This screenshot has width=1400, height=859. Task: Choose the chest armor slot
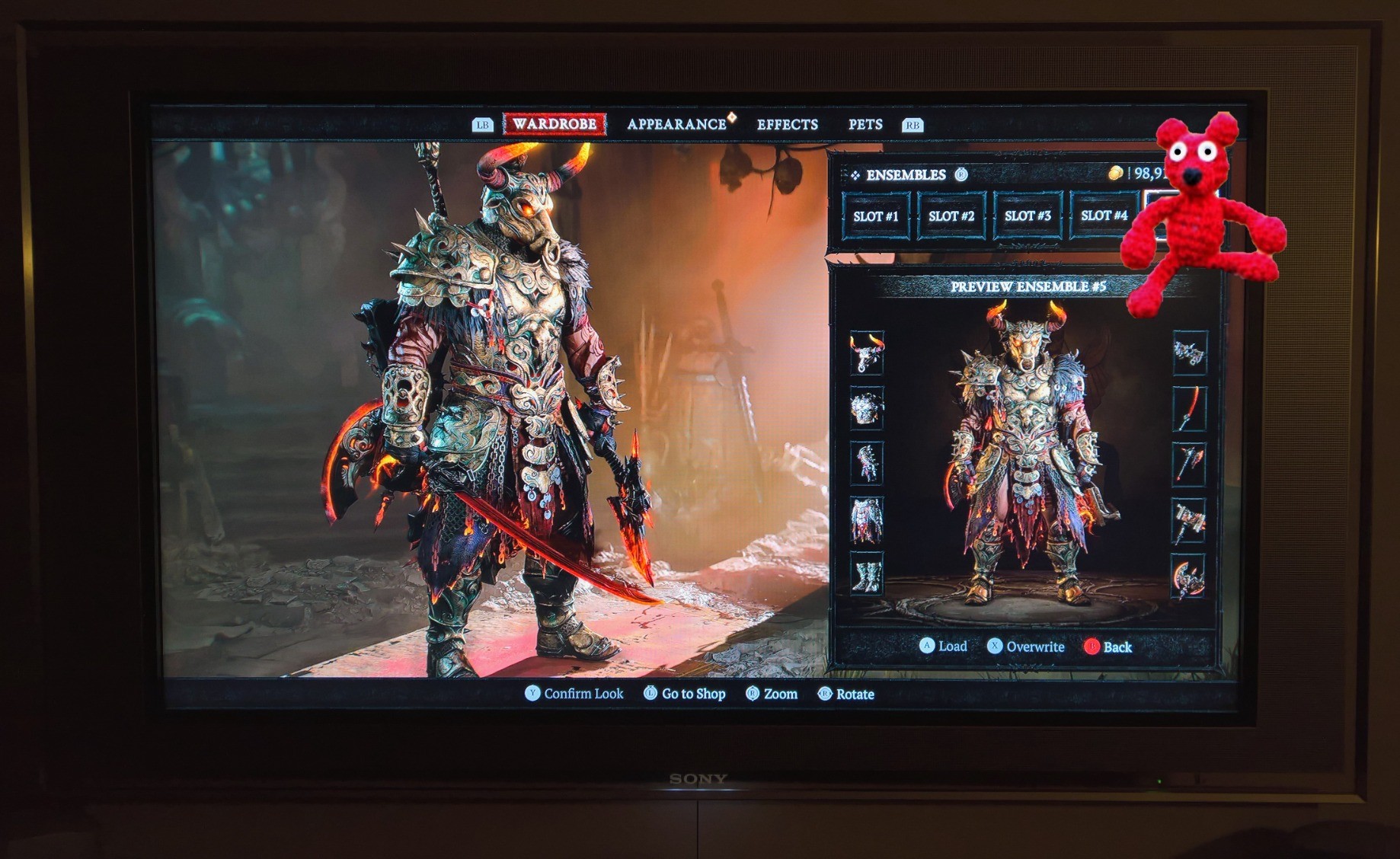coord(867,409)
